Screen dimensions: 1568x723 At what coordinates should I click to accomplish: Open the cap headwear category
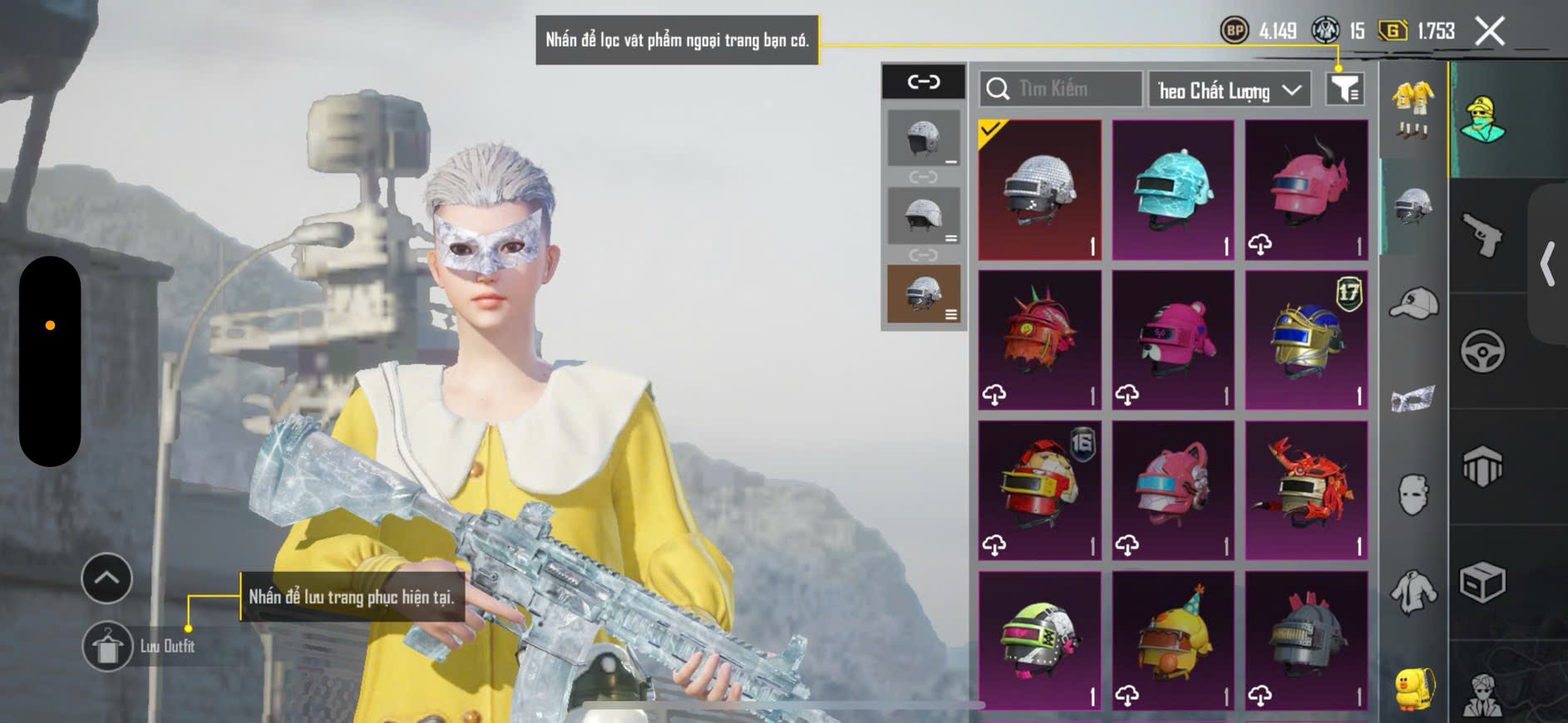click(1413, 303)
